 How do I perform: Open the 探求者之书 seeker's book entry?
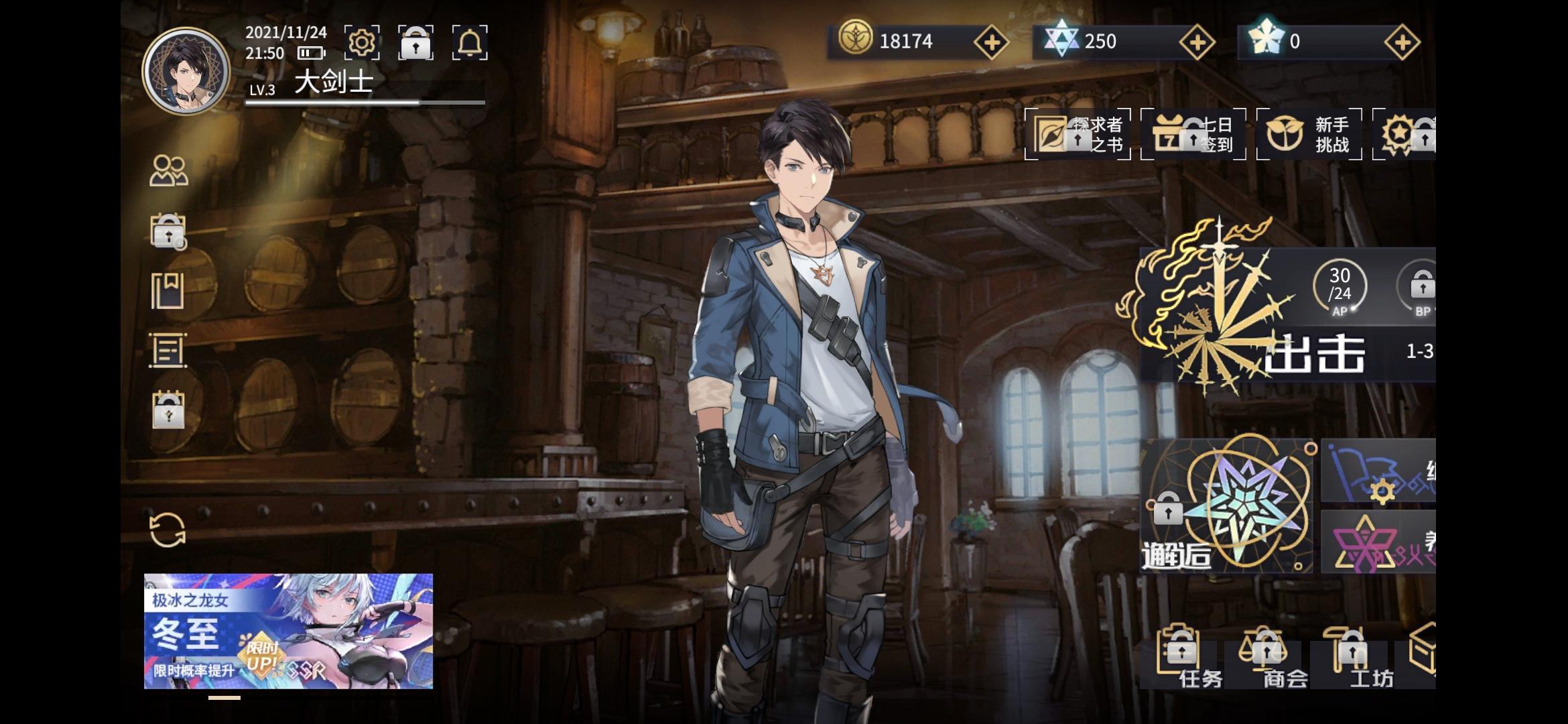coord(1077,135)
